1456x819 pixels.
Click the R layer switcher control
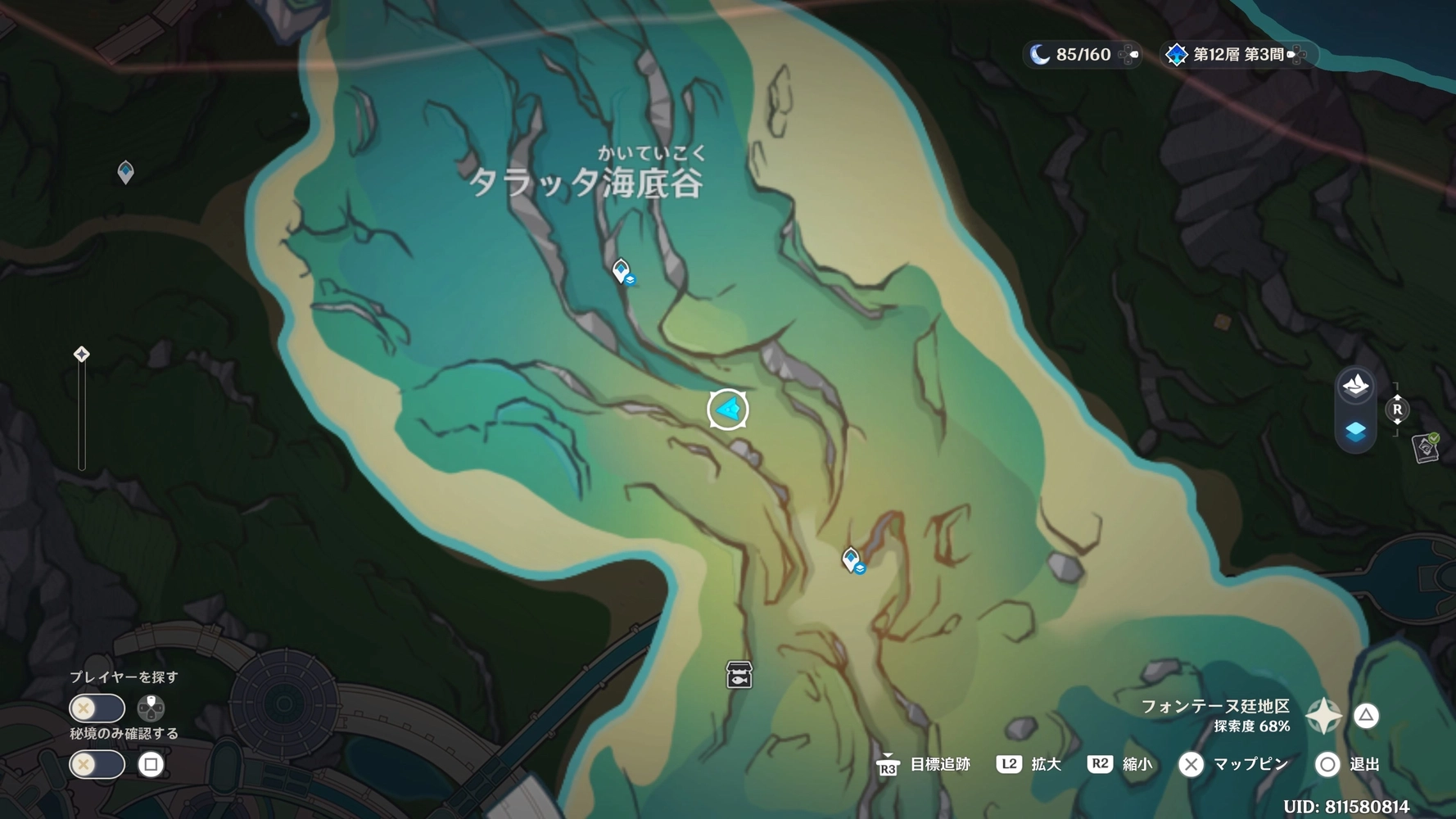(1396, 408)
